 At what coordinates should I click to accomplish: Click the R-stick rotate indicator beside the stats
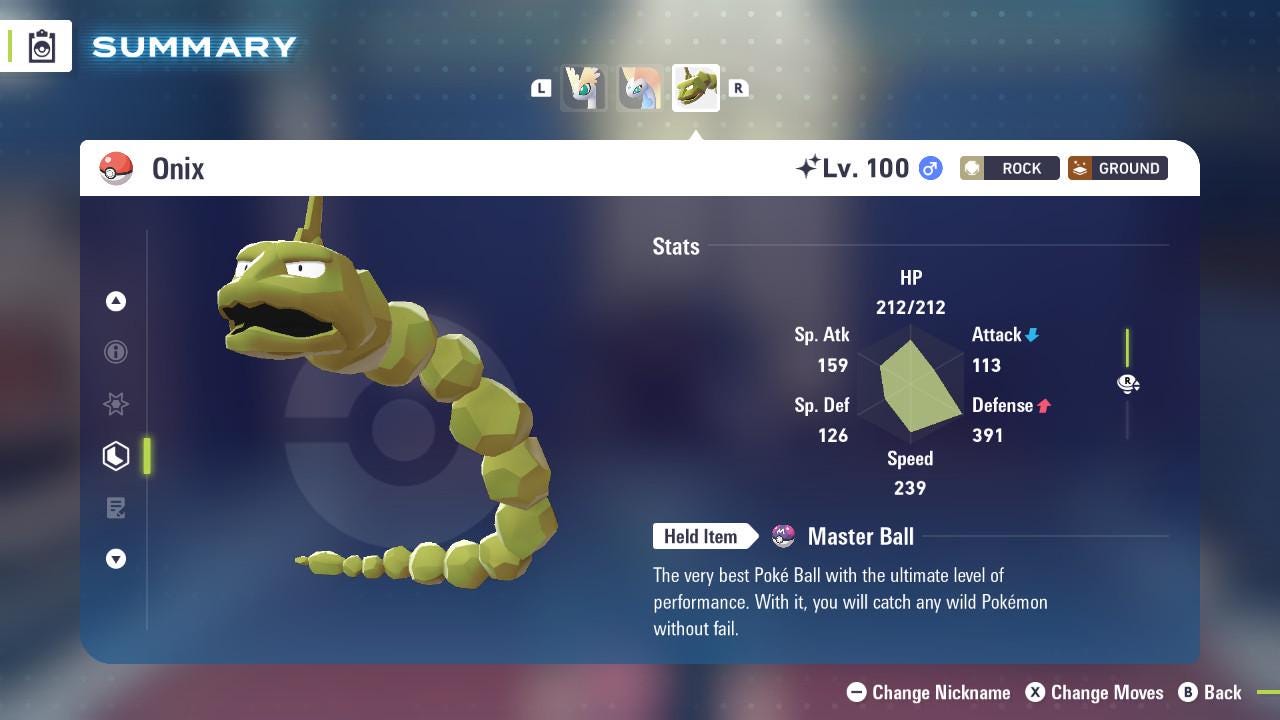pyautogui.click(x=1128, y=383)
